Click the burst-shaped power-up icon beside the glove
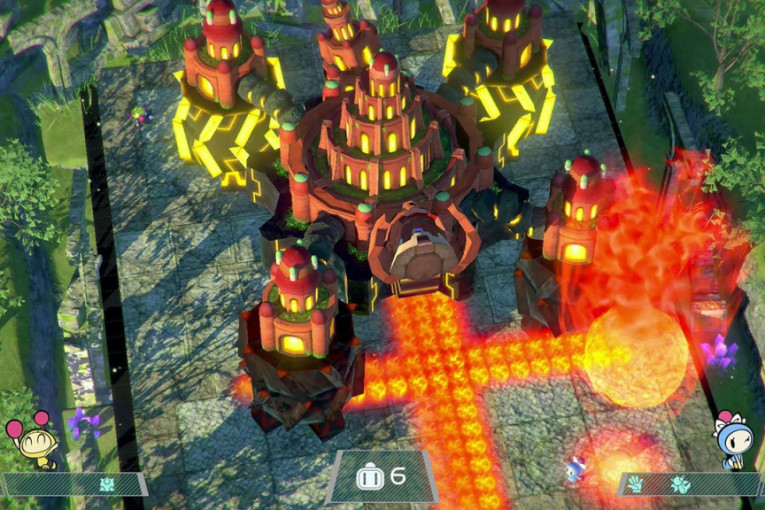765x510 pixels. tap(681, 485)
